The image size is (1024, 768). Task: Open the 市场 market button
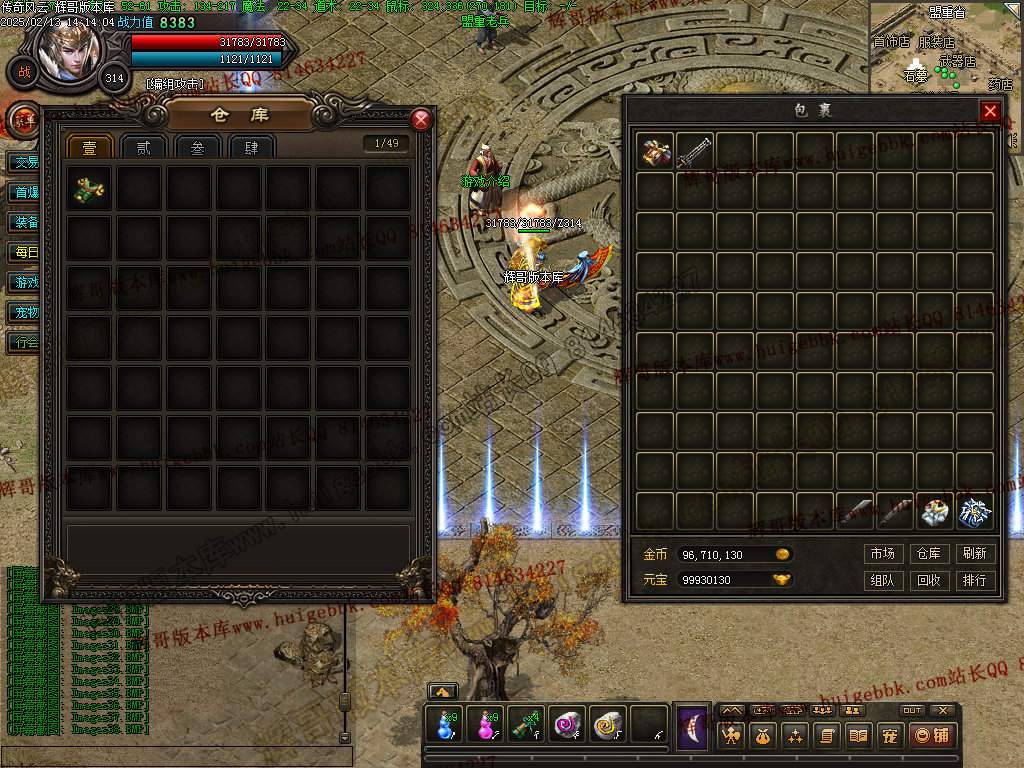click(882, 554)
